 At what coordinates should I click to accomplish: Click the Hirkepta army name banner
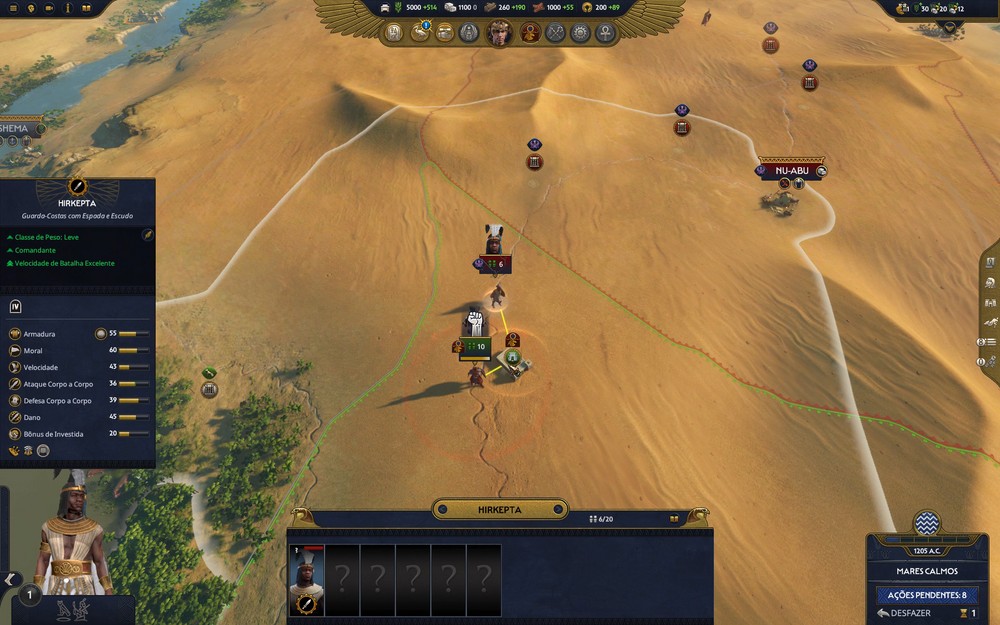point(500,510)
